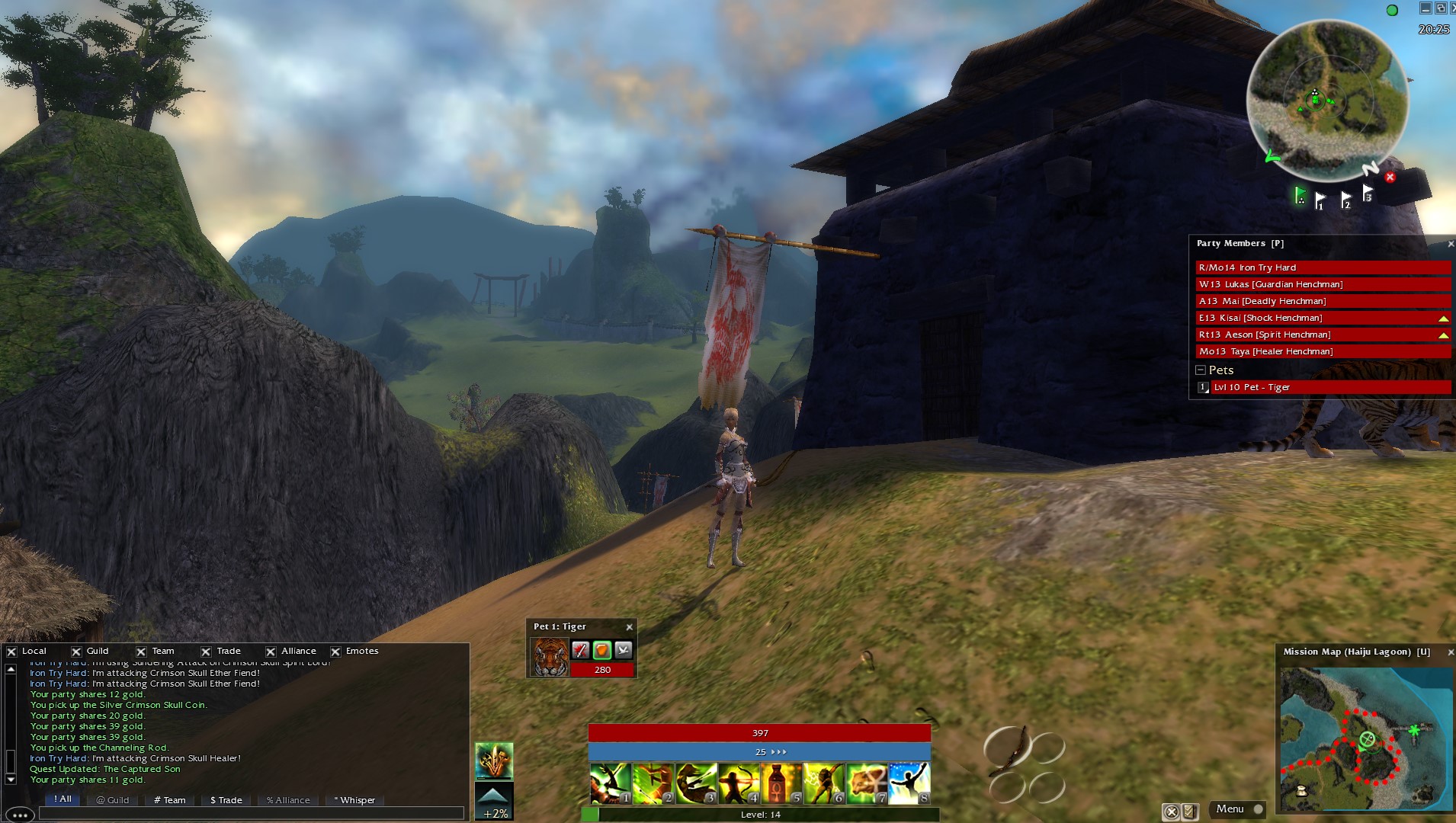Set the tiger pet to avoid combat mode
The image size is (1456, 823).
tap(624, 650)
